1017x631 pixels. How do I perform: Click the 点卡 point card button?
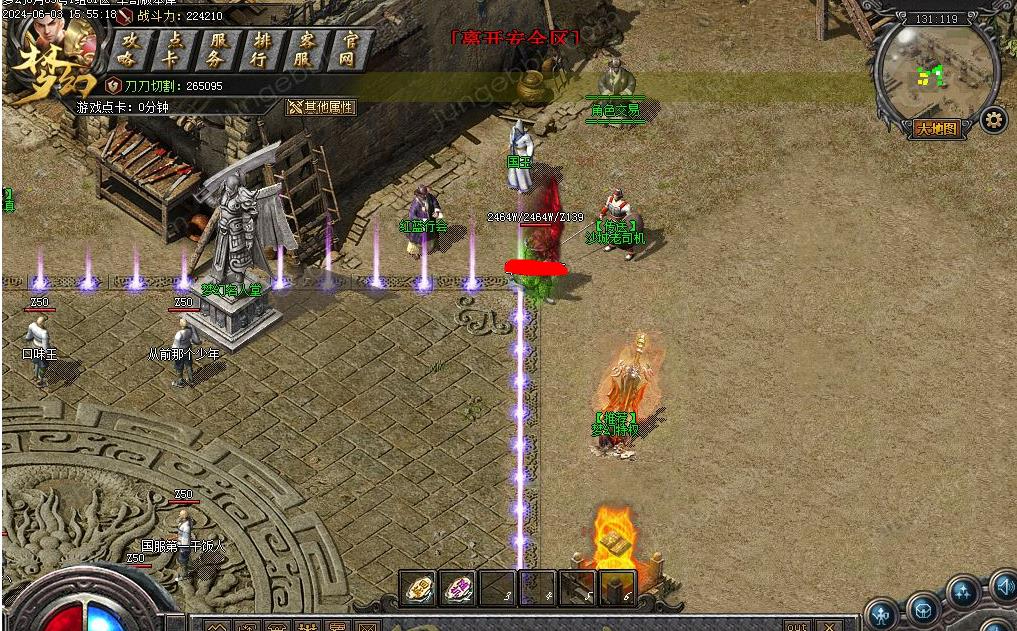click(x=174, y=49)
